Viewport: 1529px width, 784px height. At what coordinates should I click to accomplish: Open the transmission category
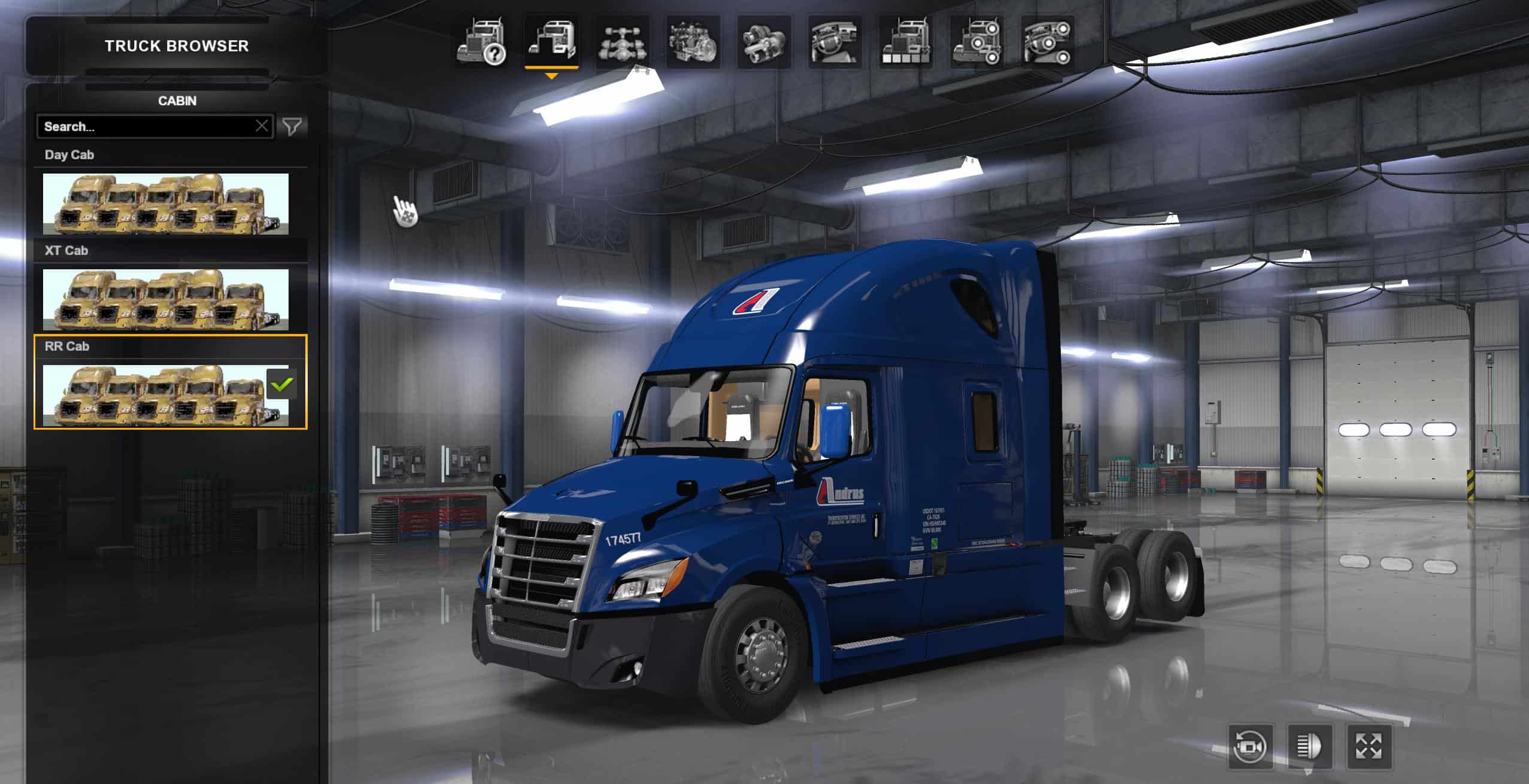[764, 42]
